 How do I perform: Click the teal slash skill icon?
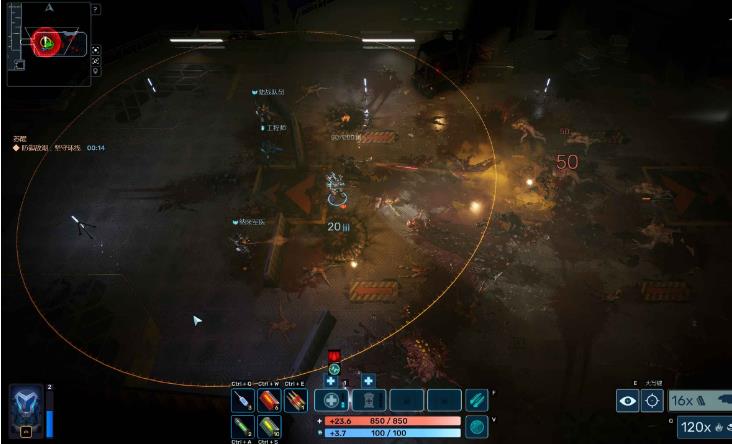[477, 400]
